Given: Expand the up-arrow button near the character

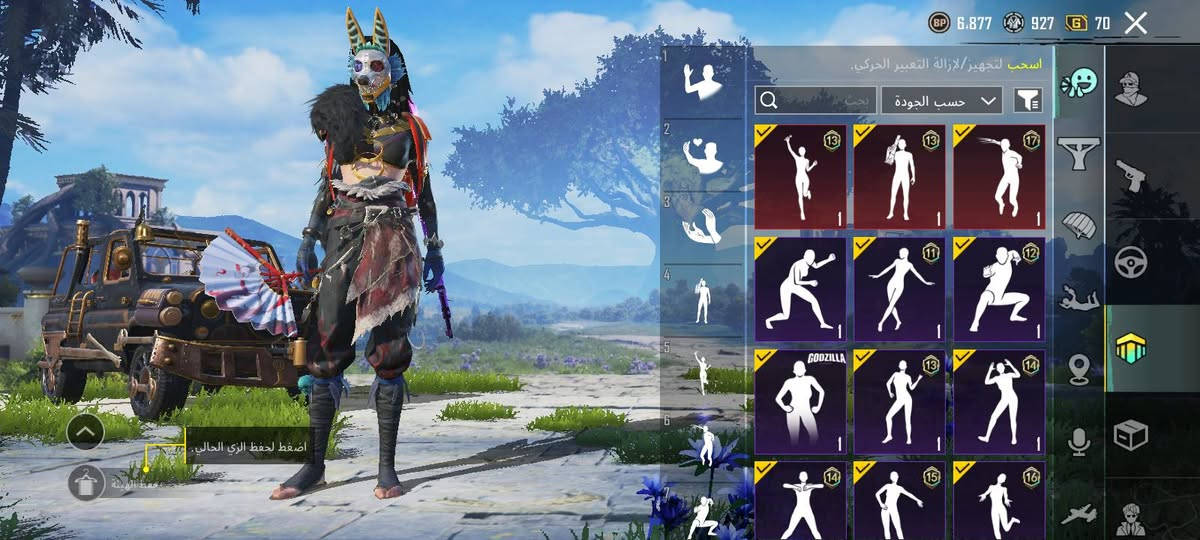Looking at the screenshot, I should pos(86,431).
